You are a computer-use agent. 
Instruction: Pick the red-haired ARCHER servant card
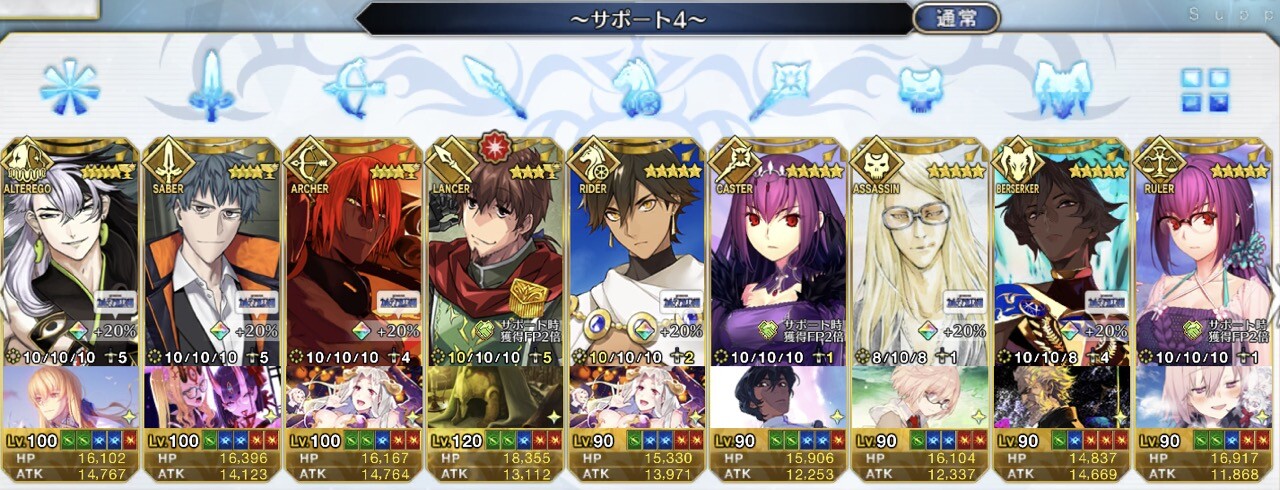tap(354, 260)
